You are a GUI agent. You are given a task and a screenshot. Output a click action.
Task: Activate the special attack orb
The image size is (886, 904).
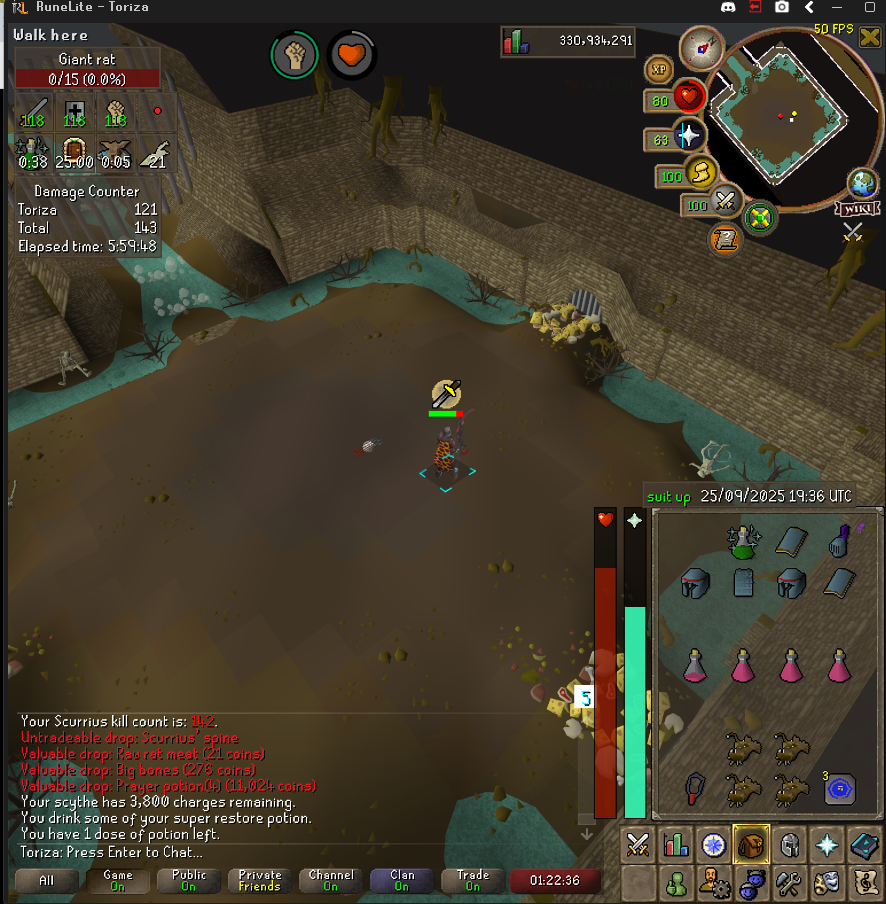(x=724, y=202)
